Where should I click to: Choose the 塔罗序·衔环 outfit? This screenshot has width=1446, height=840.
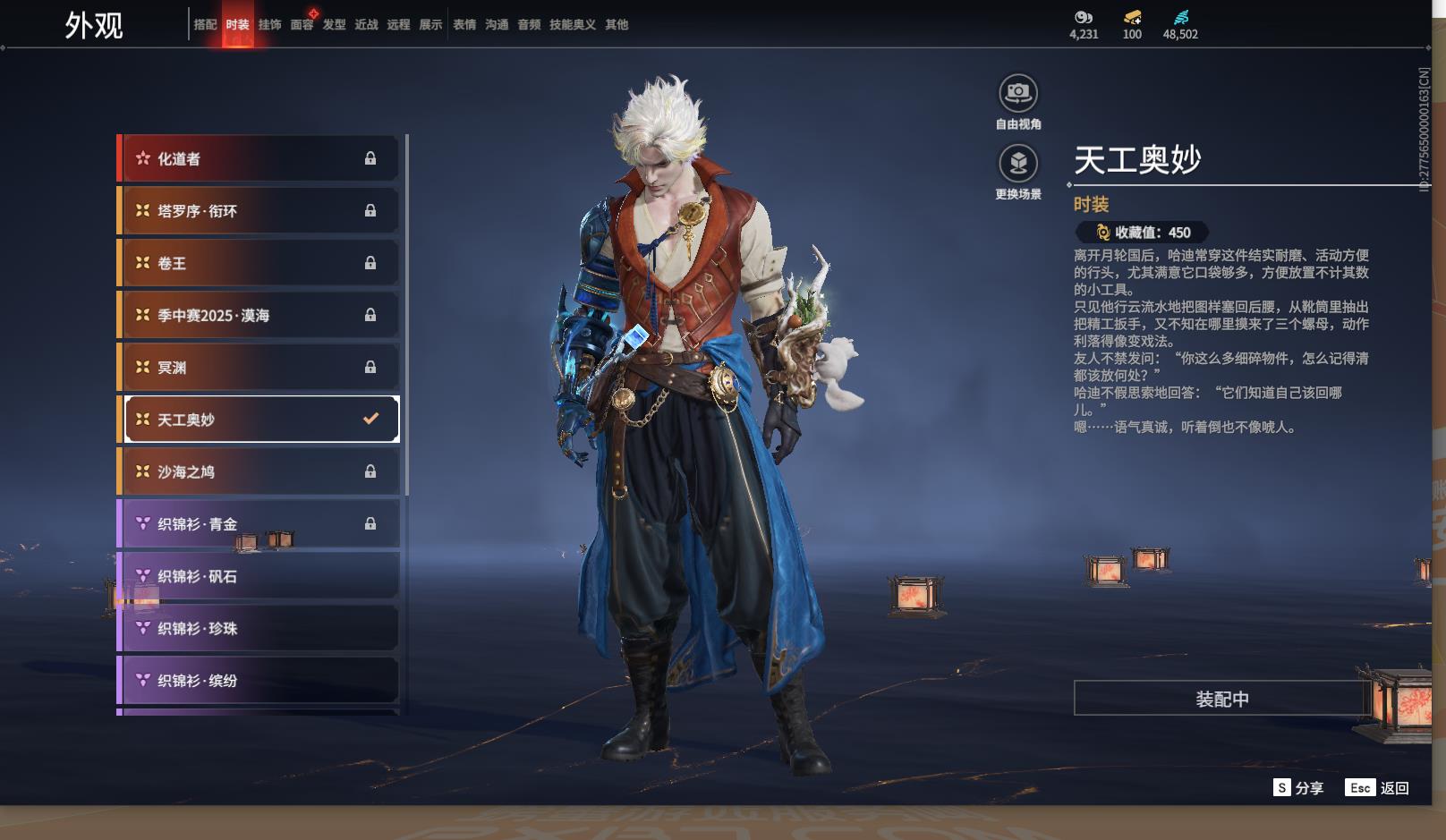click(259, 211)
